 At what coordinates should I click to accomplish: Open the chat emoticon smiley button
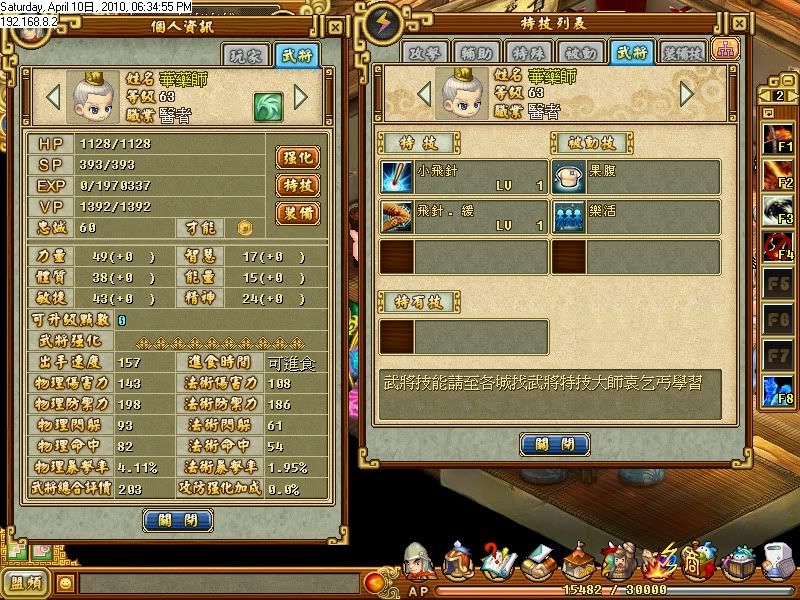[x=66, y=581]
